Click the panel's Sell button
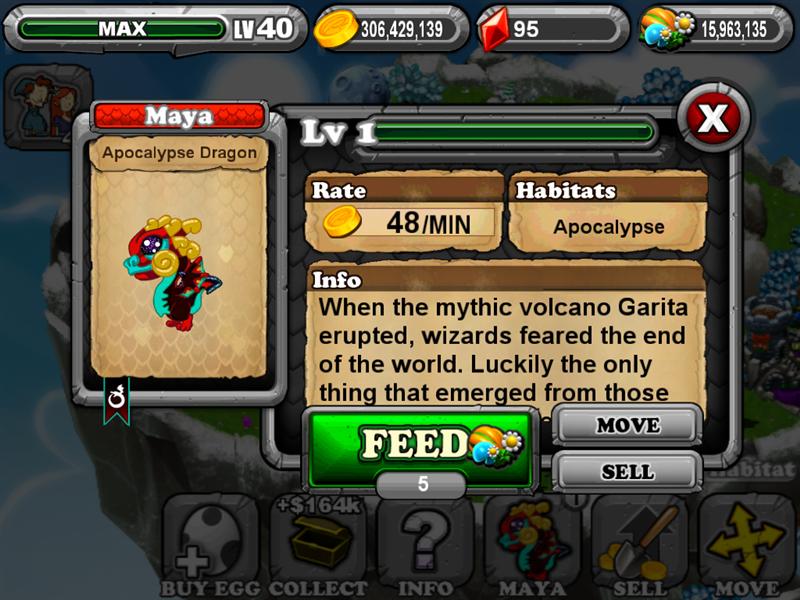 [627, 471]
